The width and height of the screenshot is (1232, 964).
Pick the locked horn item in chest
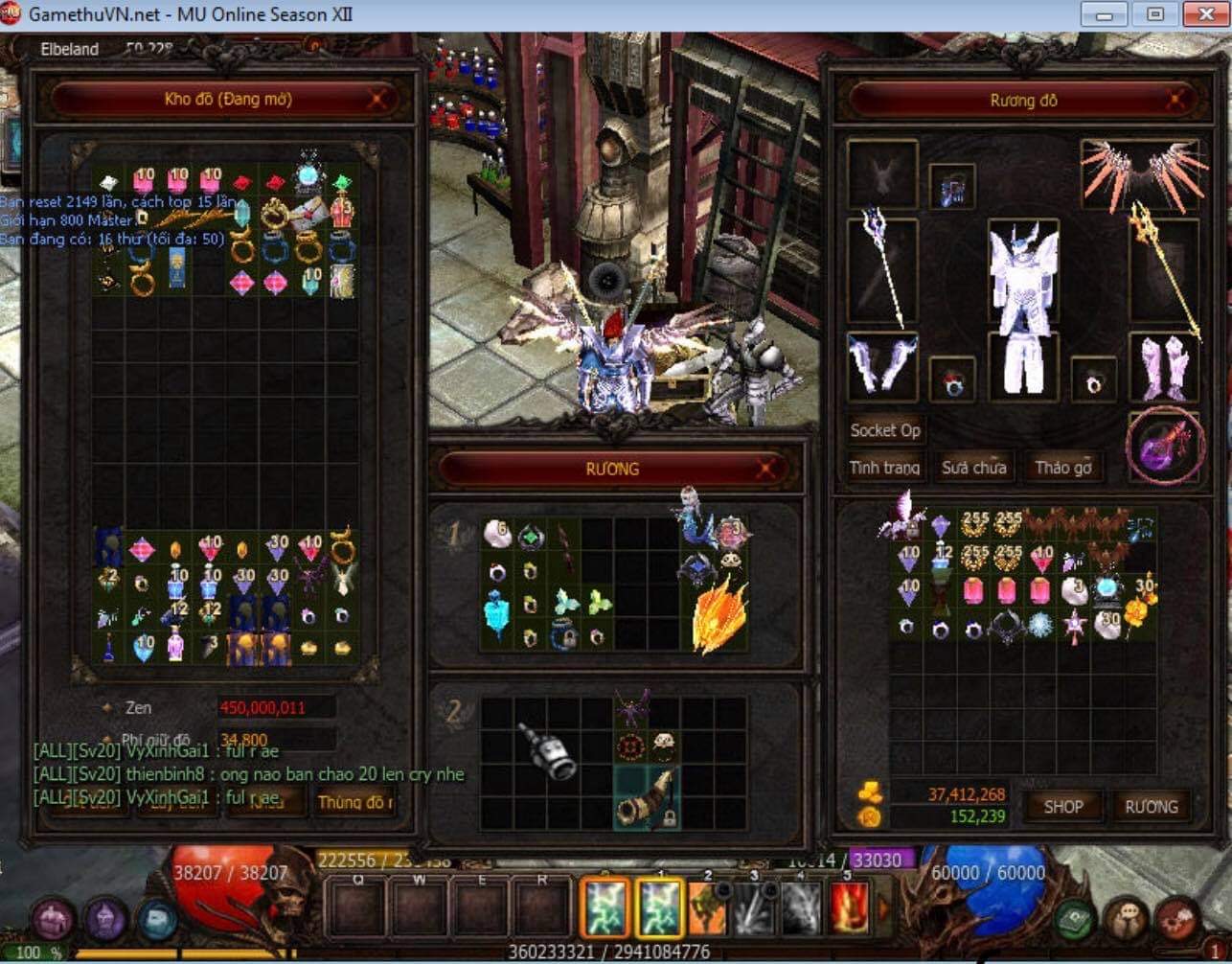click(x=648, y=797)
